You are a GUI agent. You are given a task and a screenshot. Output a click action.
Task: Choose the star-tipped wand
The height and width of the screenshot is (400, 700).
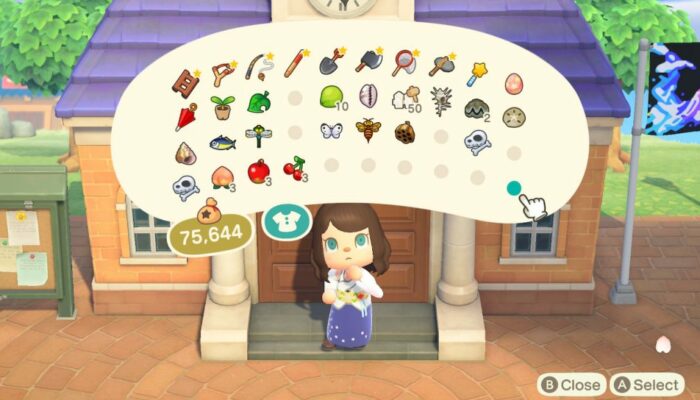point(477,72)
